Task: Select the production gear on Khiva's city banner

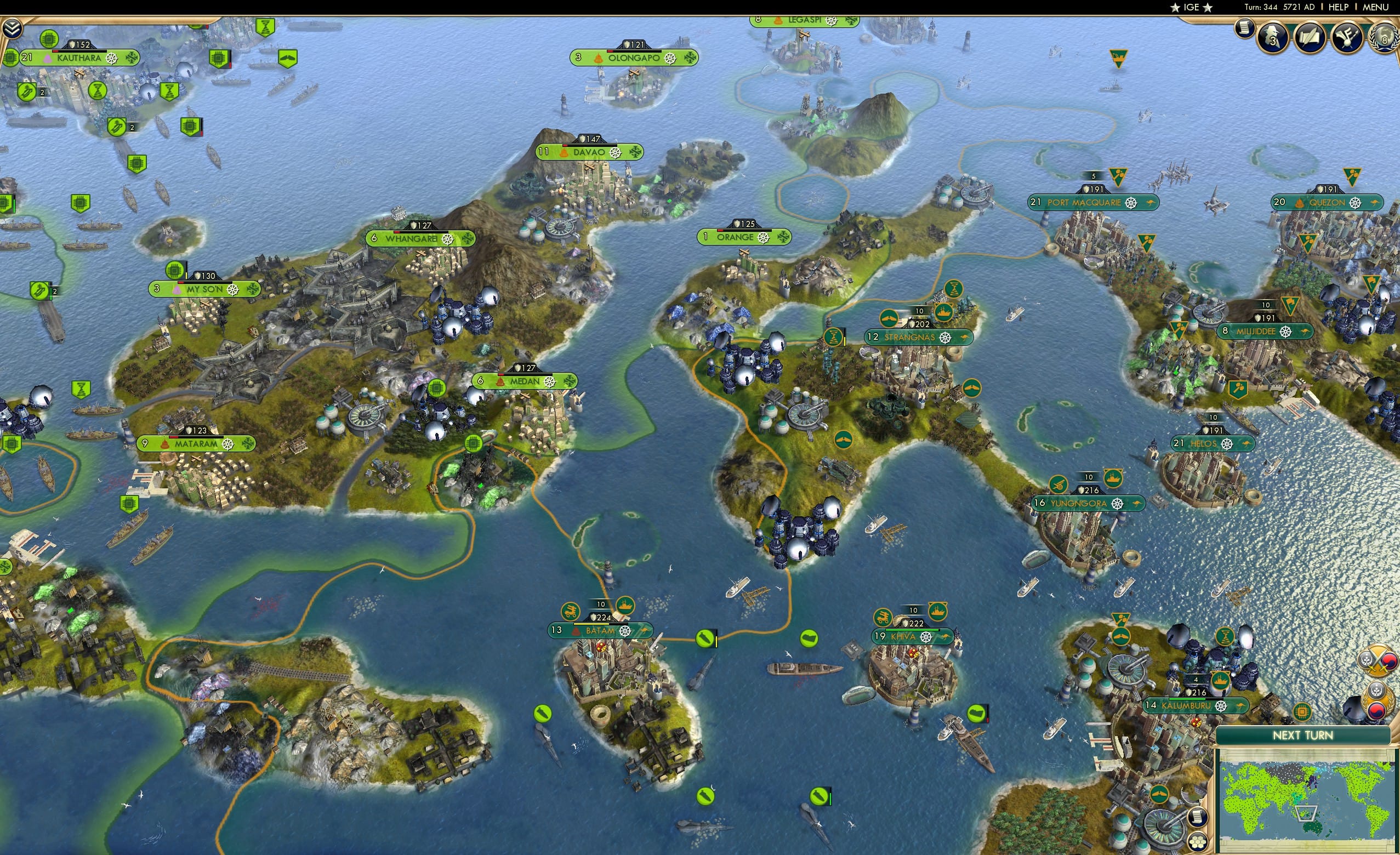Action: 927,638
